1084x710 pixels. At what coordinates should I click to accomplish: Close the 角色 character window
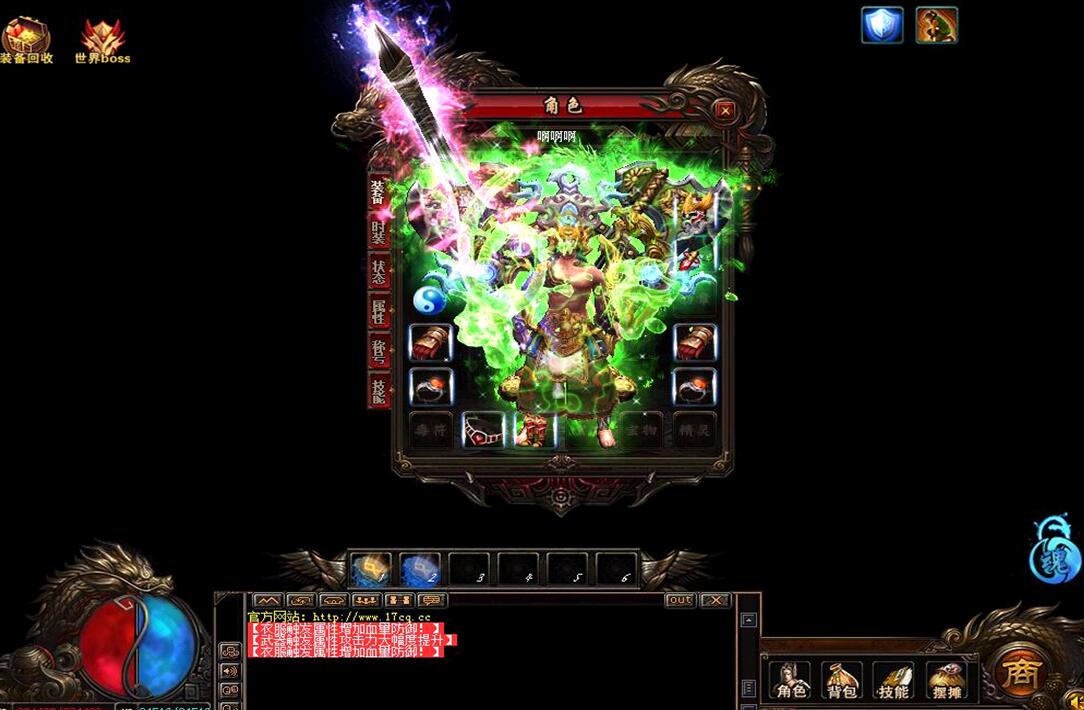tap(725, 110)
